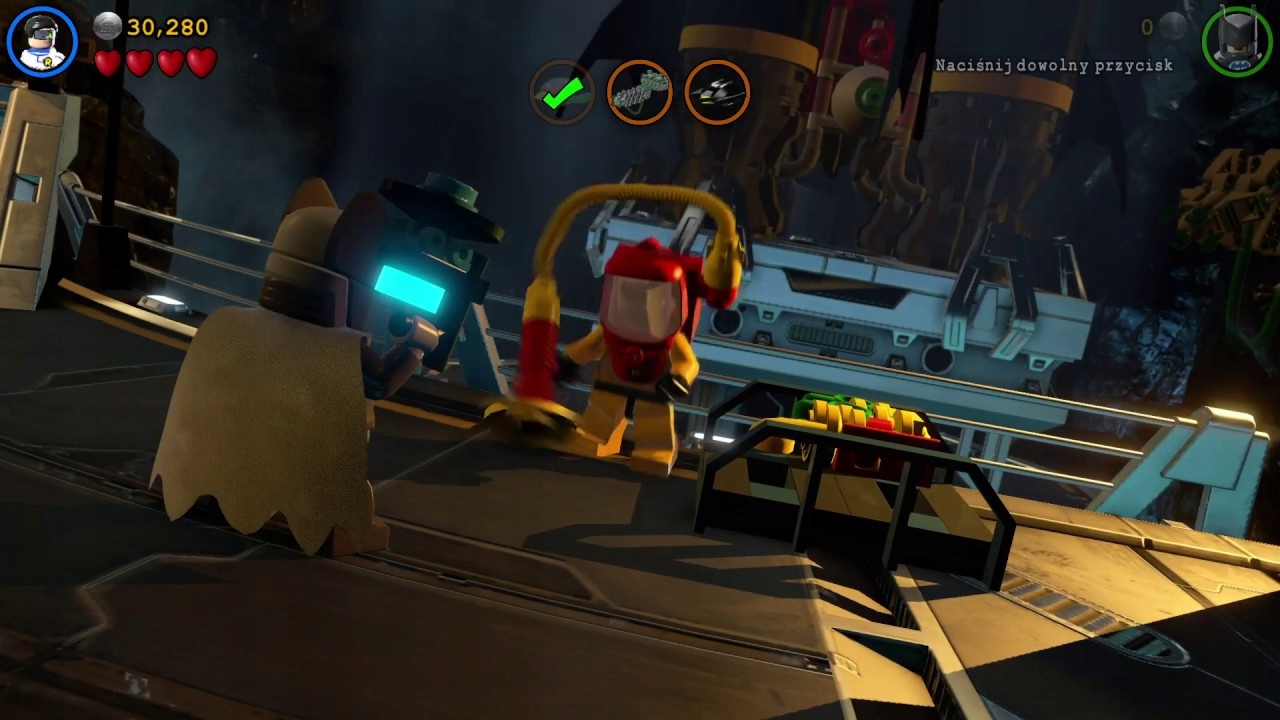
Task: Select the yellow 0 stud counter
Action: click(1146, 27)
